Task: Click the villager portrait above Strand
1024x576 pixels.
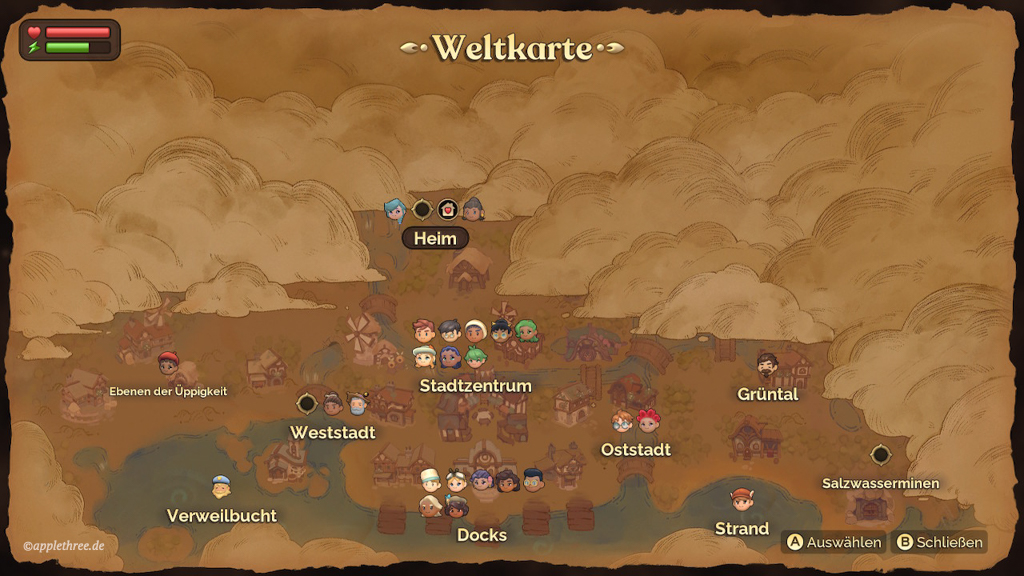Action: pos(741,499)
